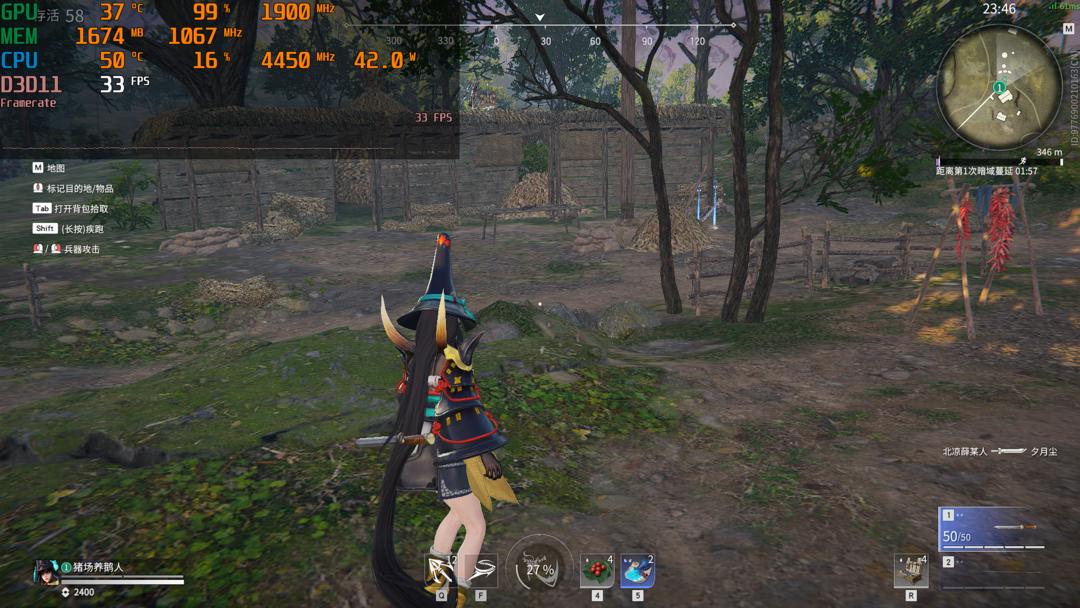Use the repair kit item slot
This screenshot has width=1080, height=608.
tap(911, 571)
